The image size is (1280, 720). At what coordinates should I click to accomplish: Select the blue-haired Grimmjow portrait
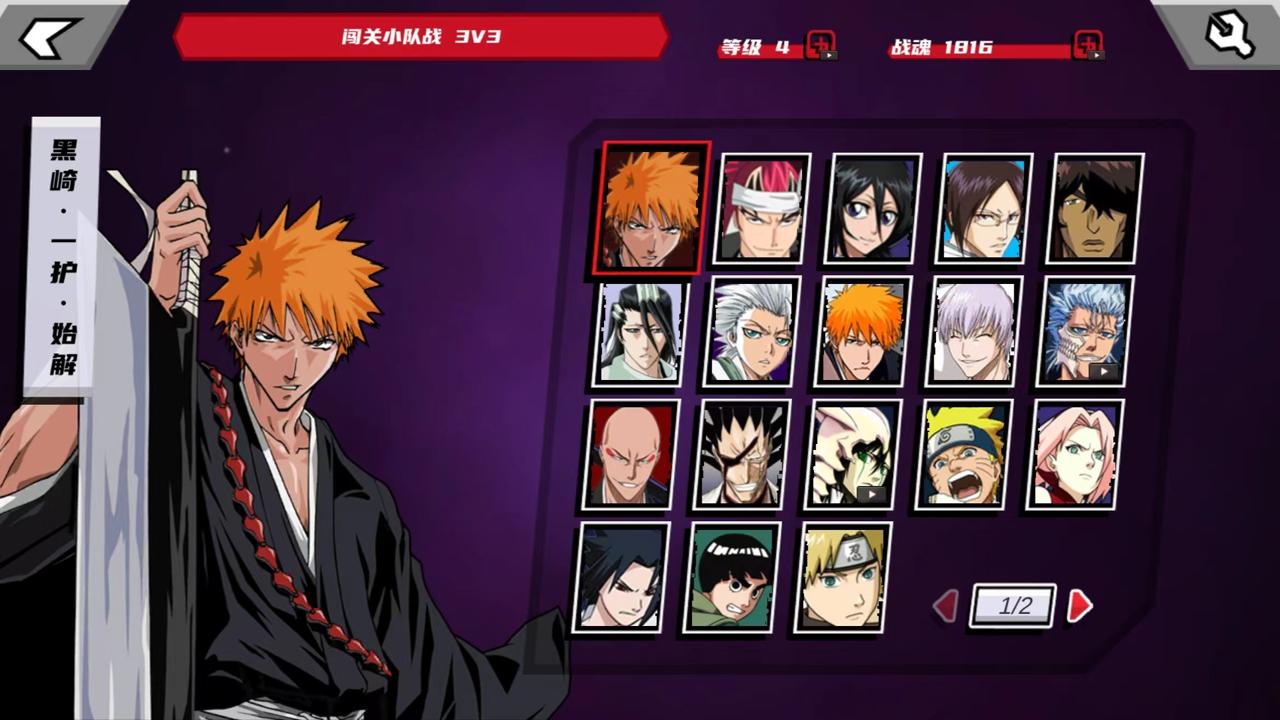tap(1085, 331)
